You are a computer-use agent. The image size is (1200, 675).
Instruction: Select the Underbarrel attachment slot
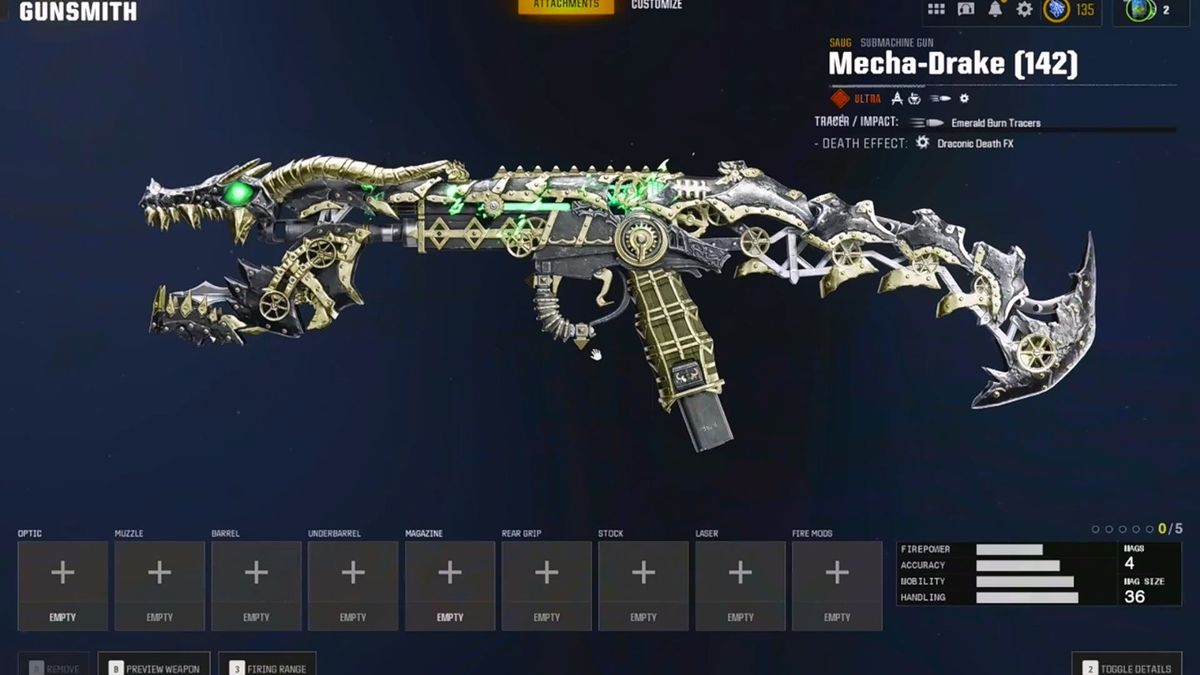(353, 585)
